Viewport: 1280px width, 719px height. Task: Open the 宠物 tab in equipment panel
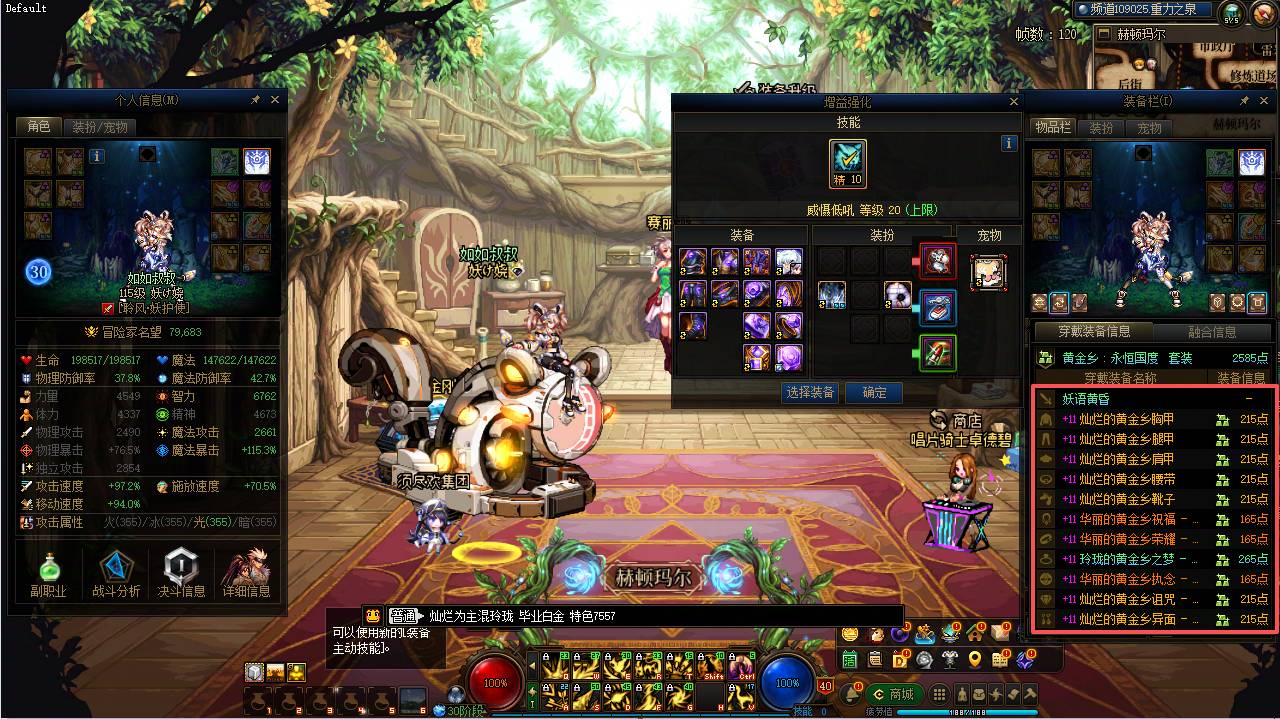[x=1149, y=128]
